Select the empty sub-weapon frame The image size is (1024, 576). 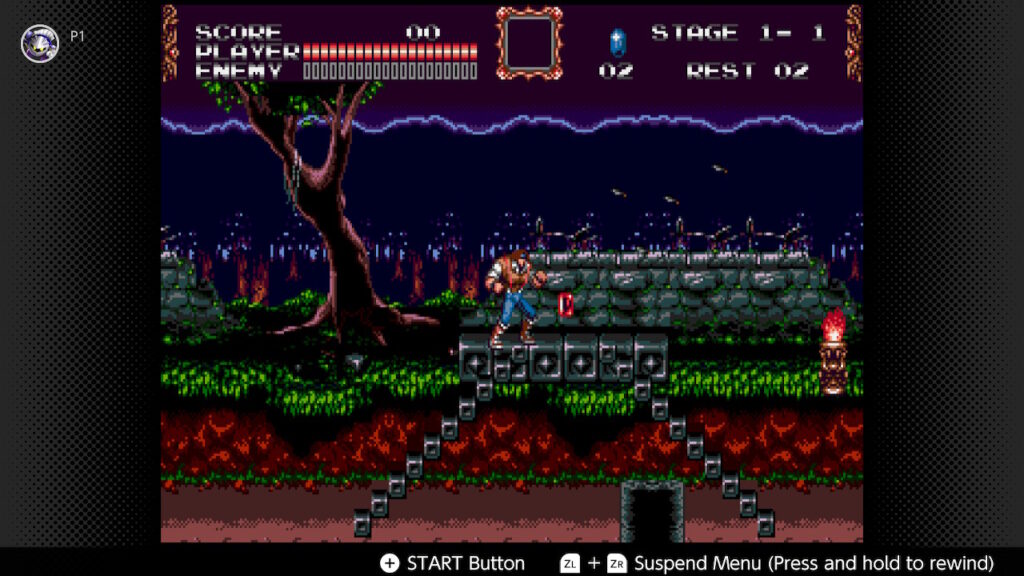tap(530, 43)
